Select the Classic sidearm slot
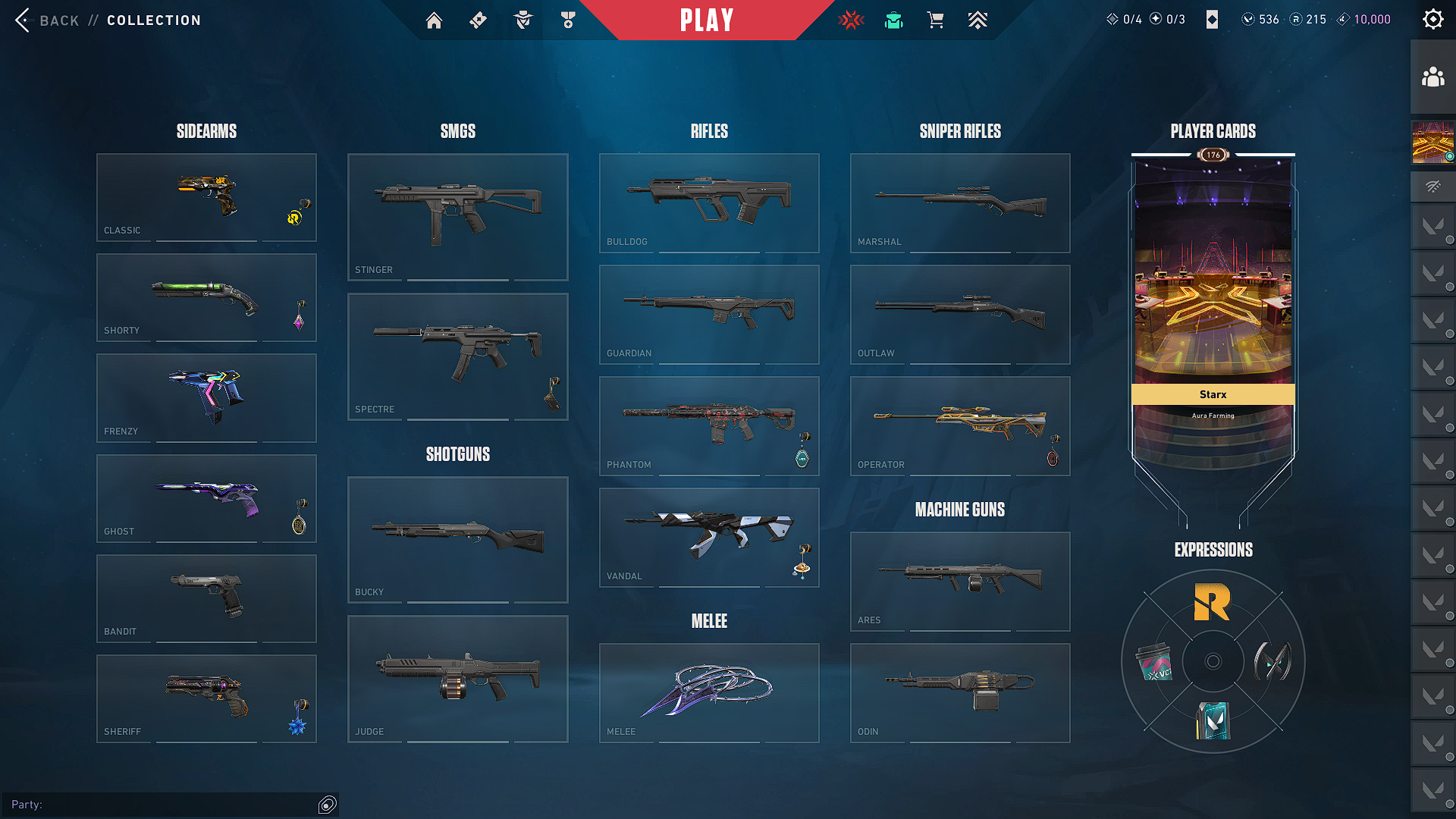This screenshot has height=819, width=1456. click(206, 197)
